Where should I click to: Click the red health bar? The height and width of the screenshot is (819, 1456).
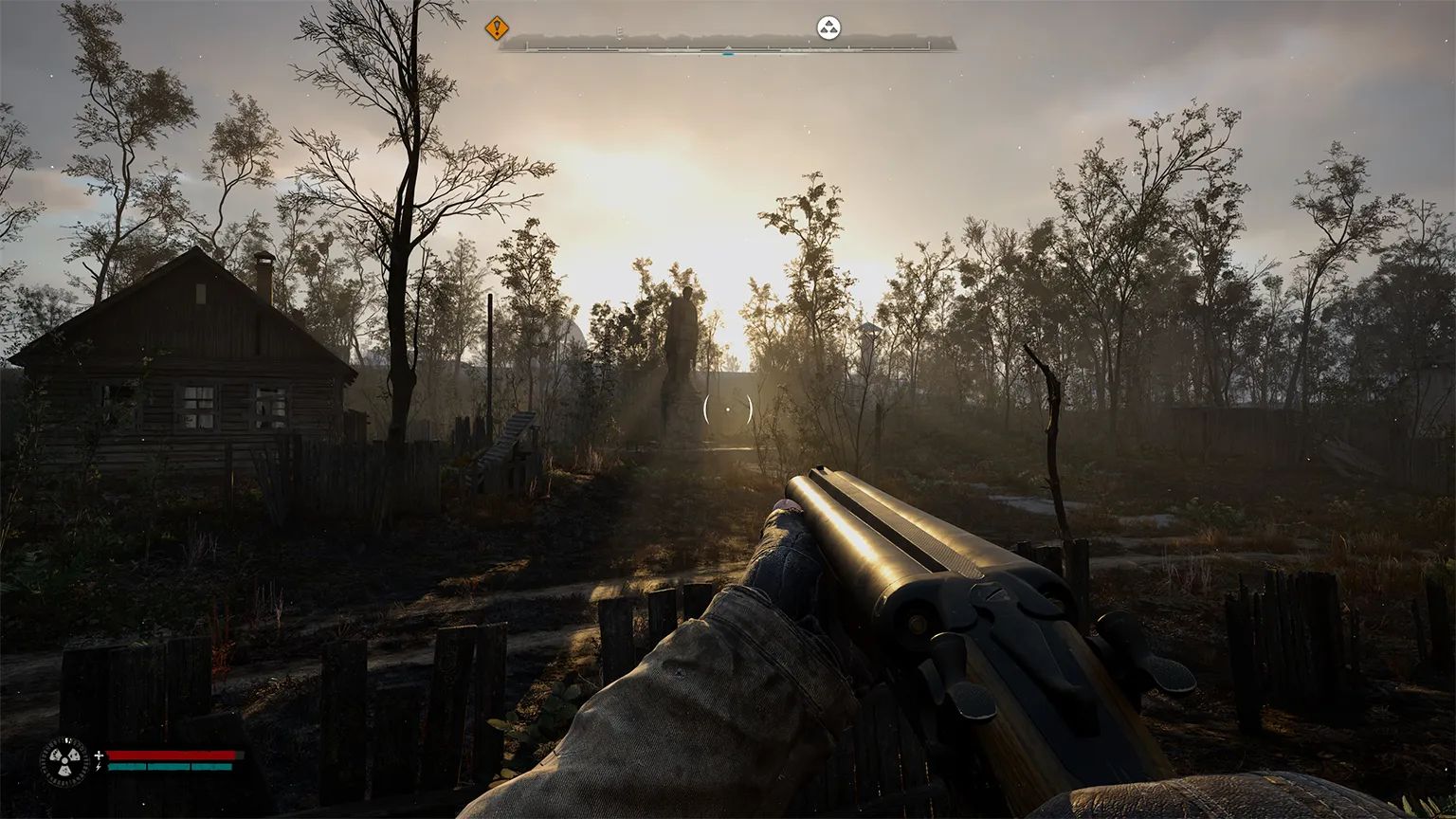(x=172, y=755)
